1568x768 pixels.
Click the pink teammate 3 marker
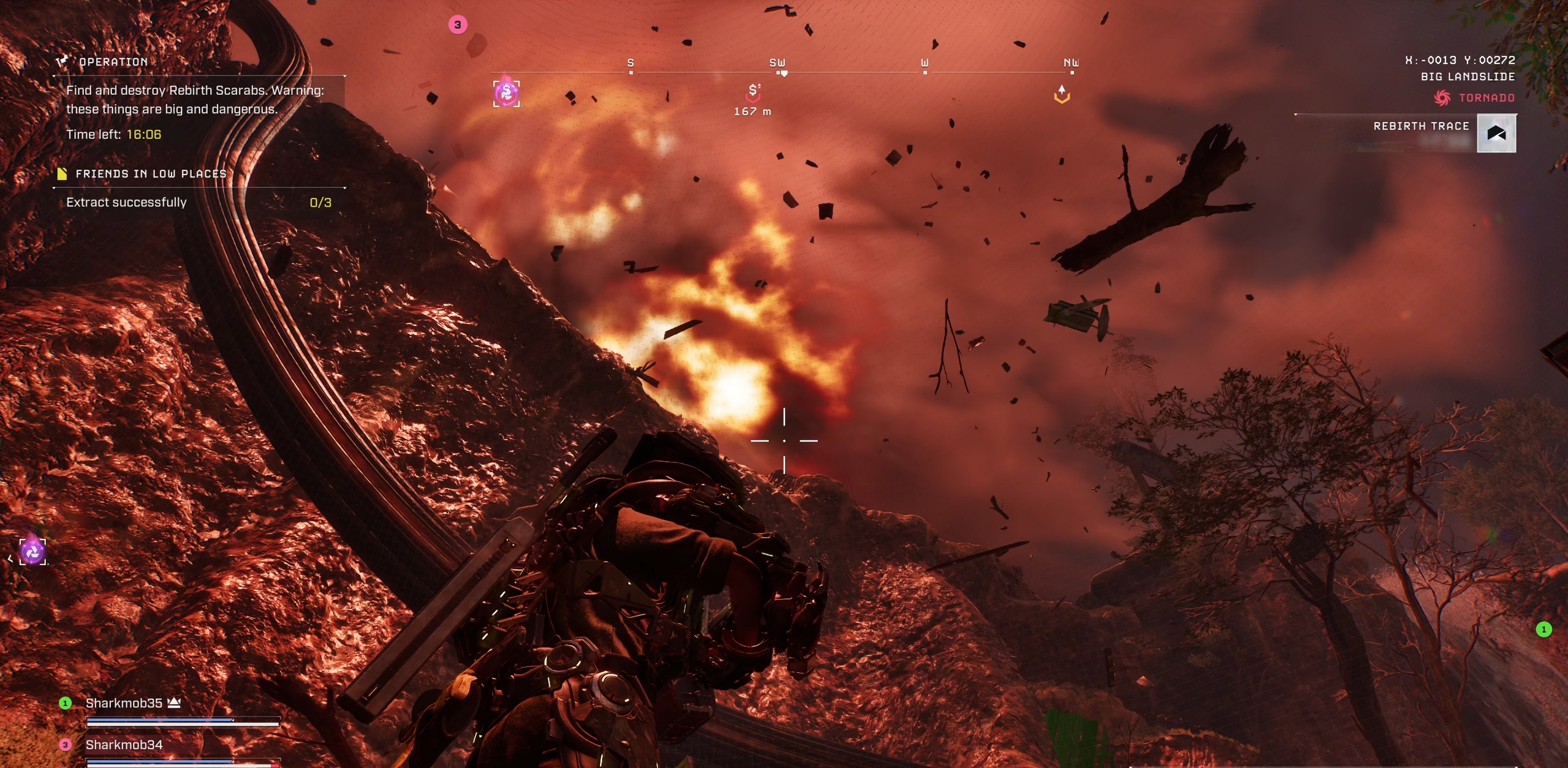(458, 25)
